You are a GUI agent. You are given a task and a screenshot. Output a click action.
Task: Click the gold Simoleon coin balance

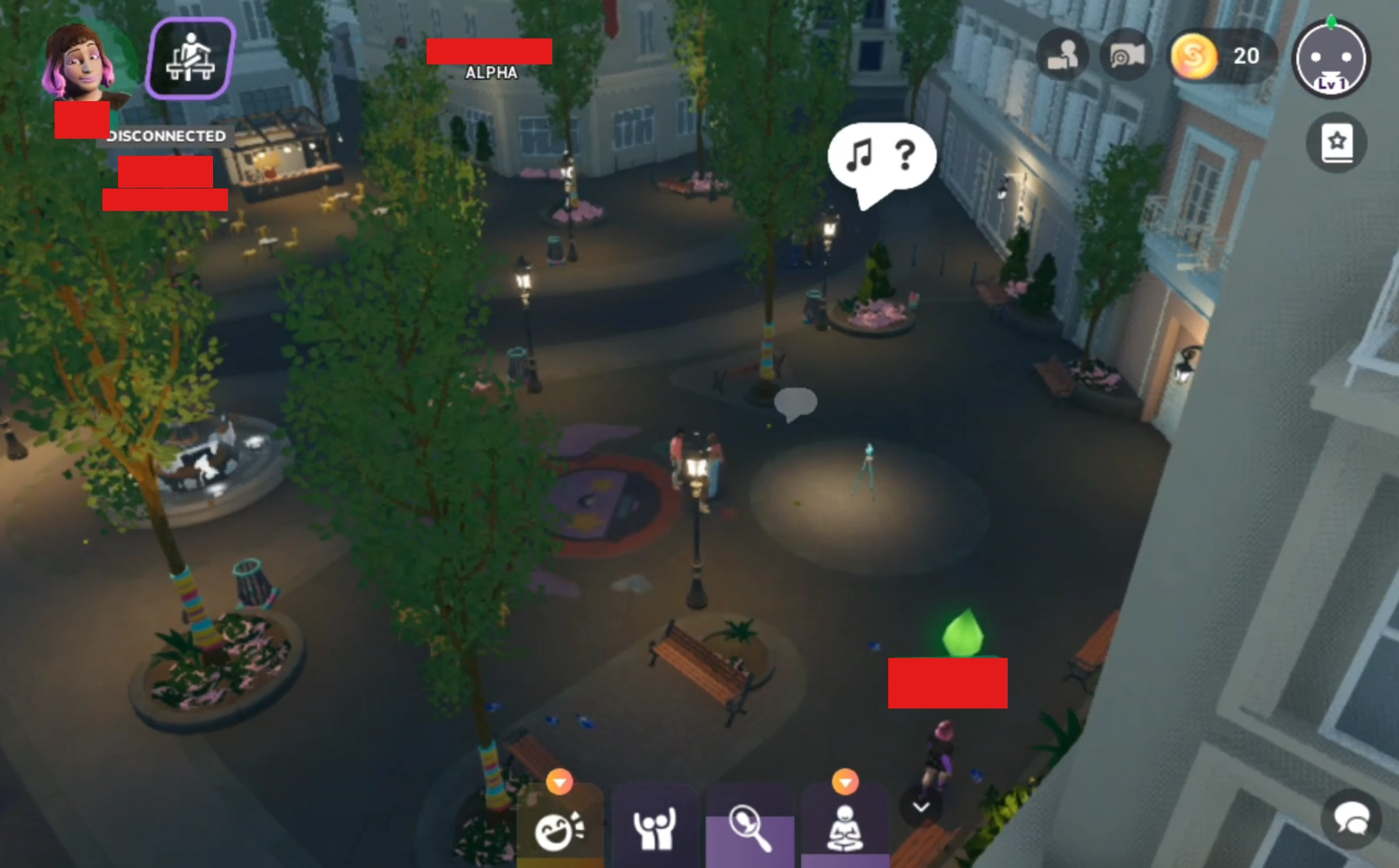point(1221,56)
